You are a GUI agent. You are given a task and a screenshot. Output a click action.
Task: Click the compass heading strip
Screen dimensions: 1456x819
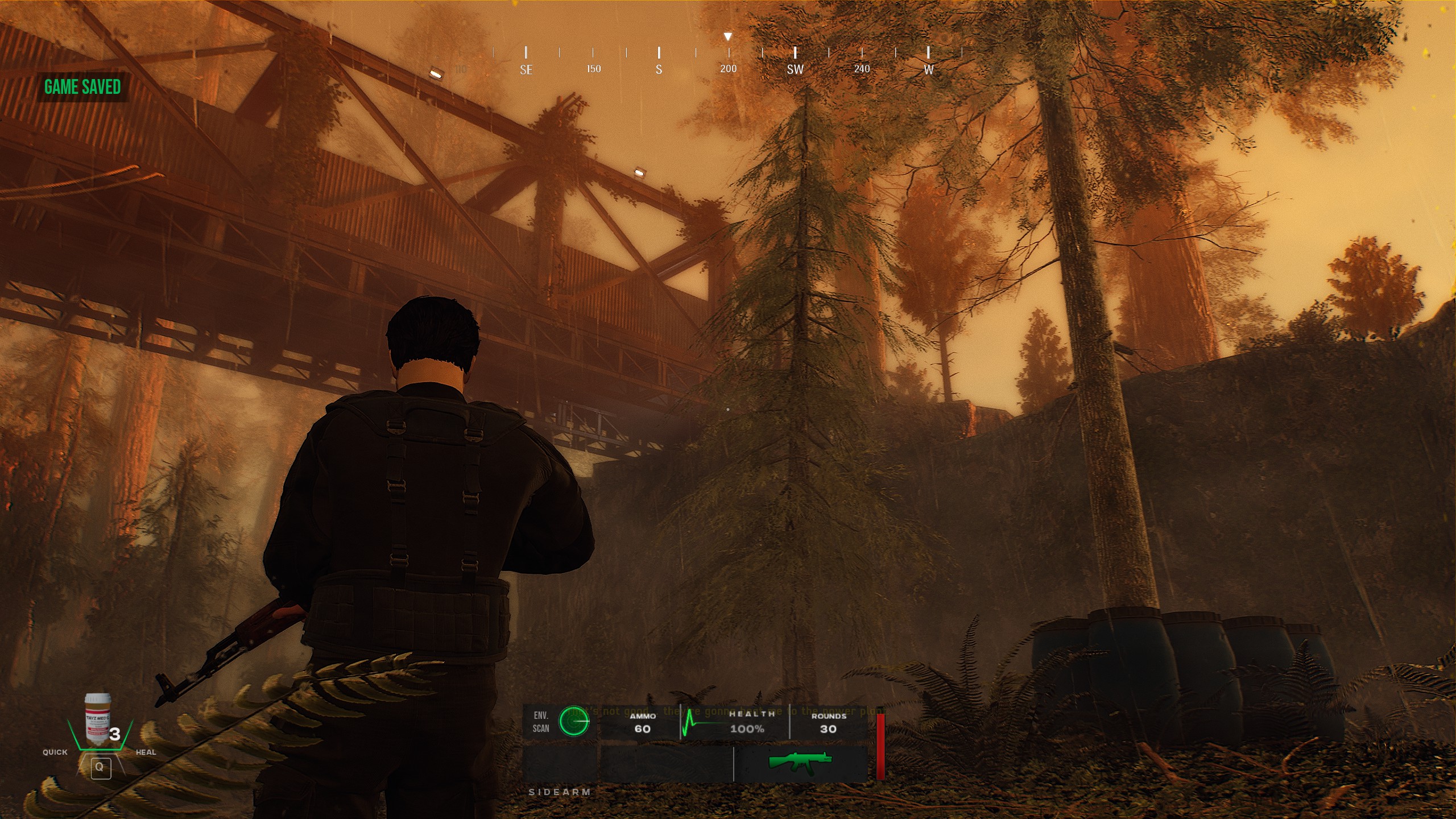[x=727, y=60]
